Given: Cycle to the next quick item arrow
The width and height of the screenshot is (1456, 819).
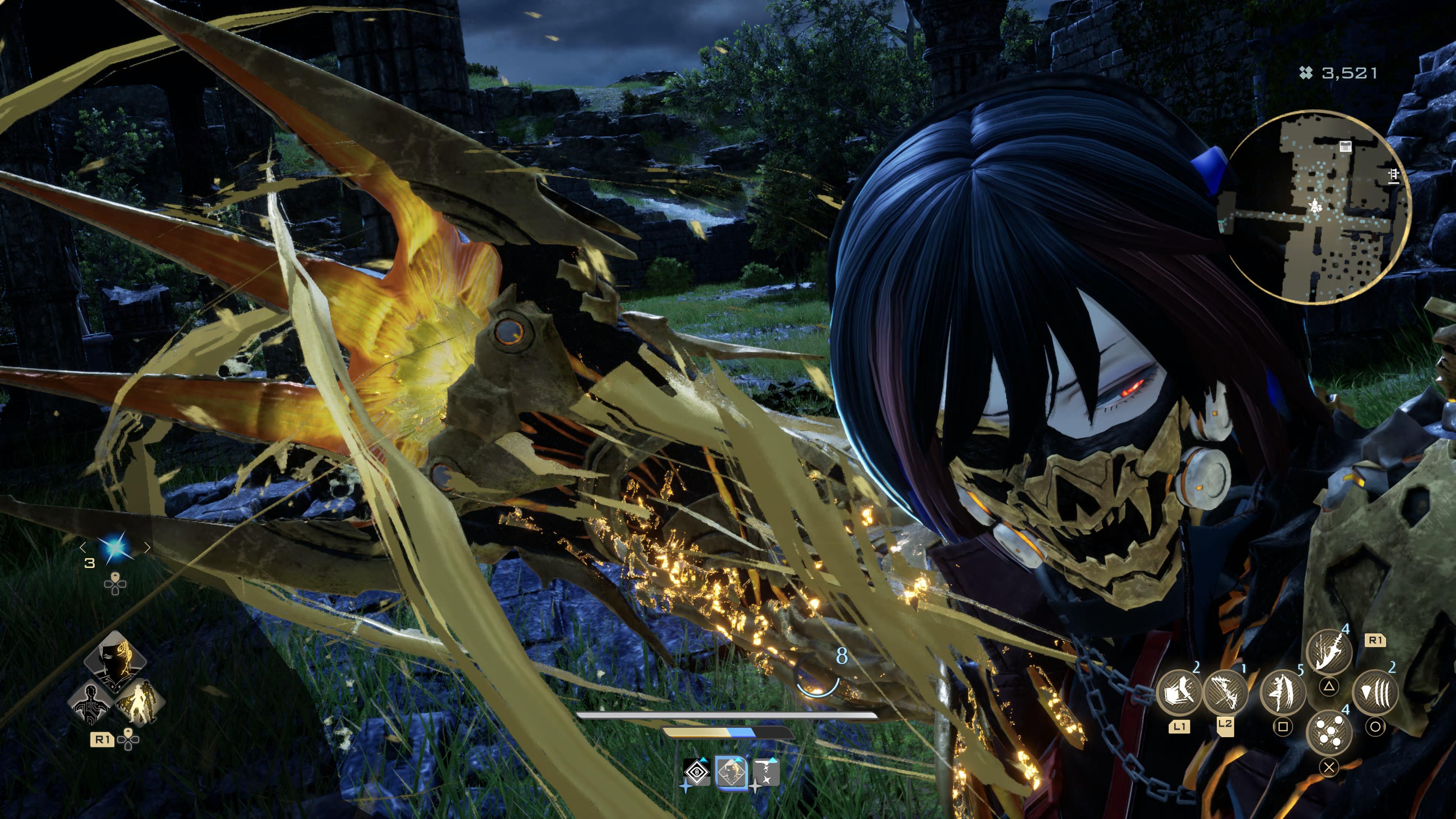Looking at the screenshot, I should (x=147, y=547).
